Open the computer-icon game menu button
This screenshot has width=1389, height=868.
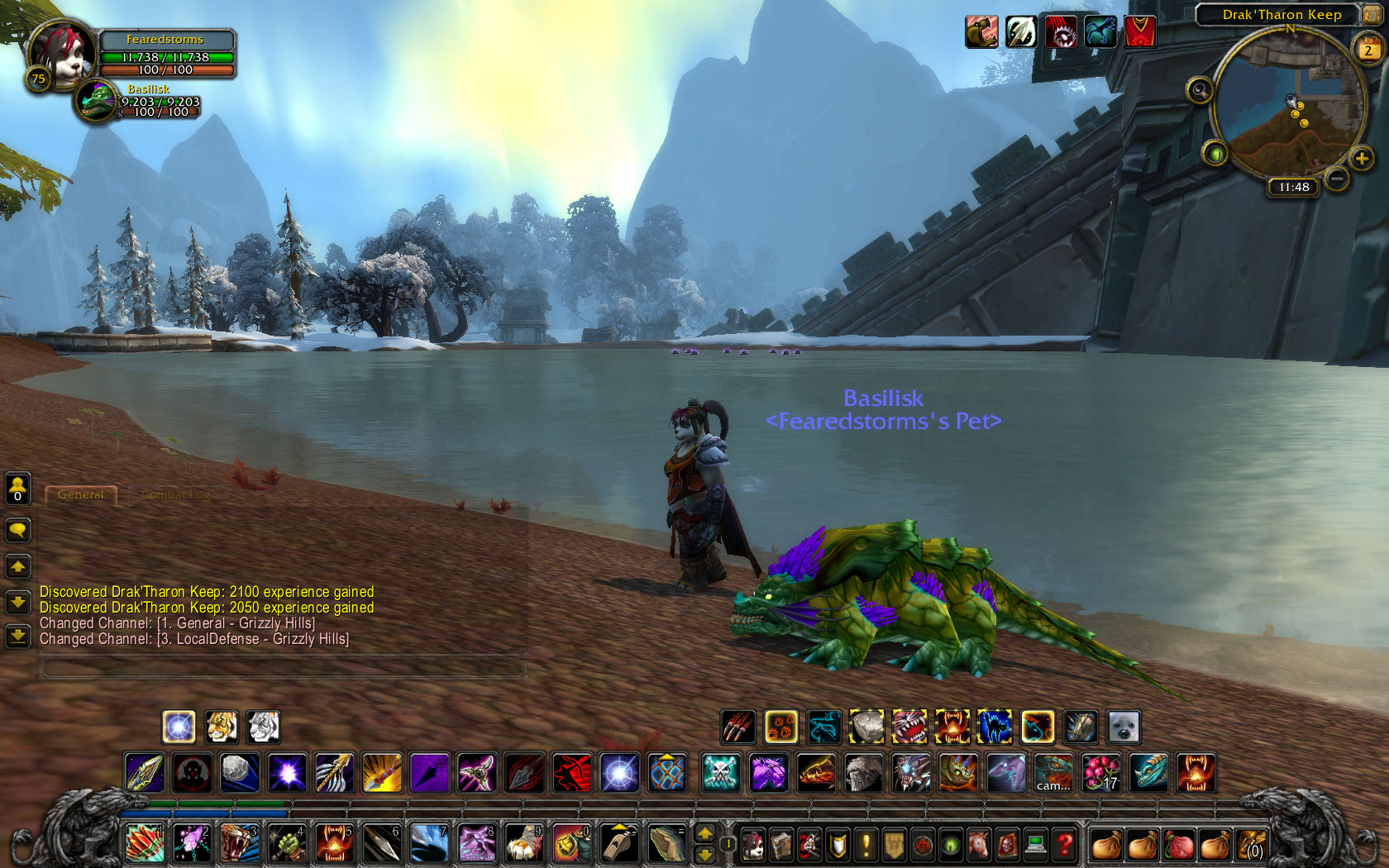pos(1035,845)
